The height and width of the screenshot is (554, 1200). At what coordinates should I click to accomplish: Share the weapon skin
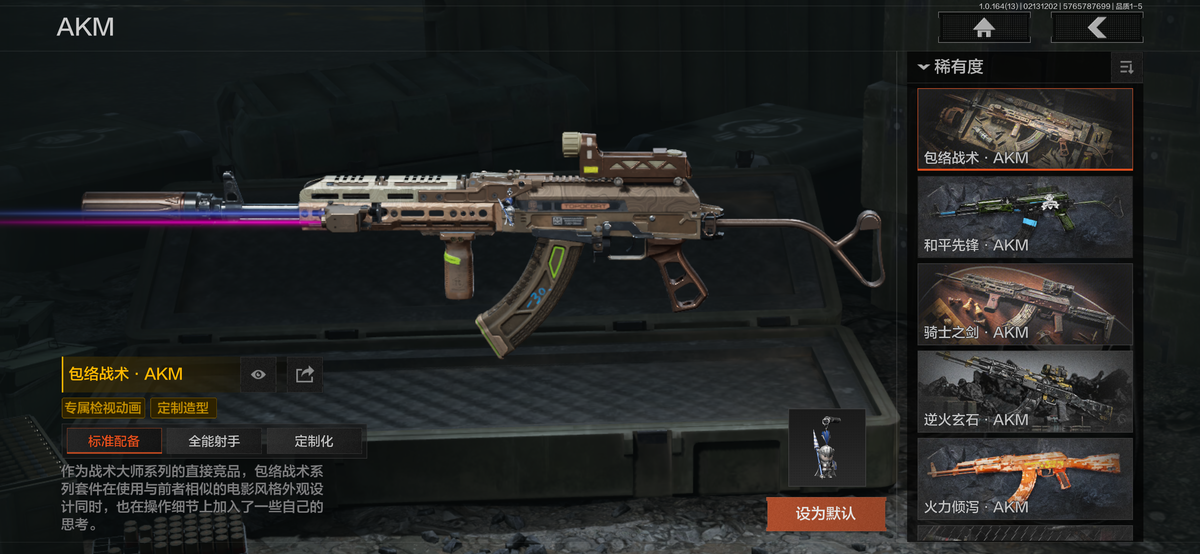[305, 374]
